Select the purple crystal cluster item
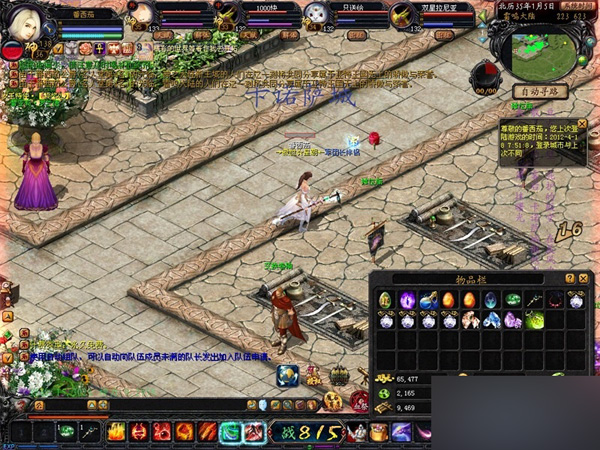600x450 pixels. pyautogui.click(x=512, y=320)
